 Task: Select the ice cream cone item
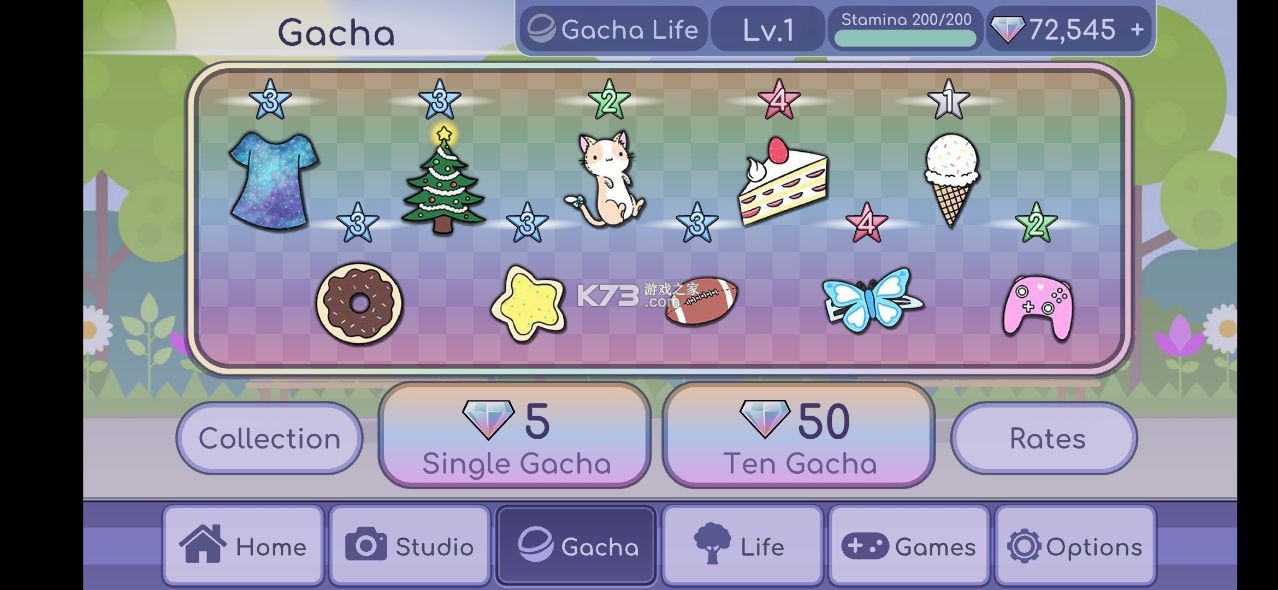coord(950,178)
